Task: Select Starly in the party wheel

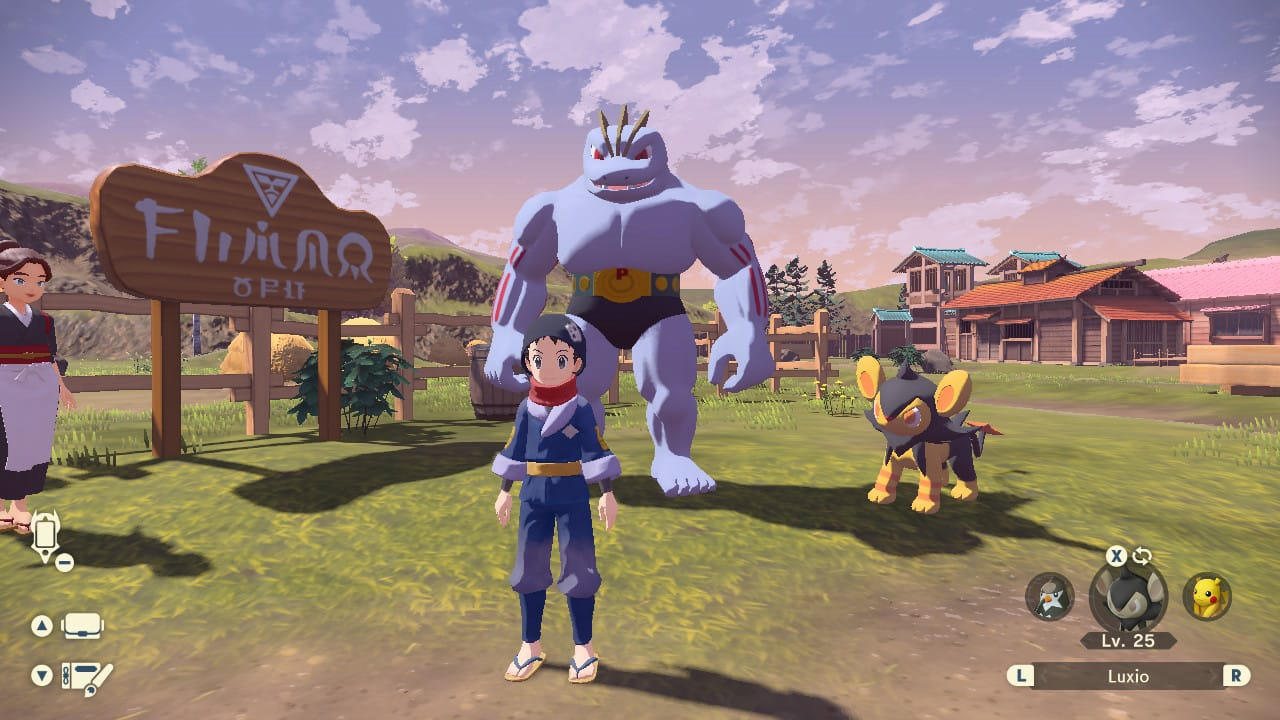Action: click(1050, 596)
